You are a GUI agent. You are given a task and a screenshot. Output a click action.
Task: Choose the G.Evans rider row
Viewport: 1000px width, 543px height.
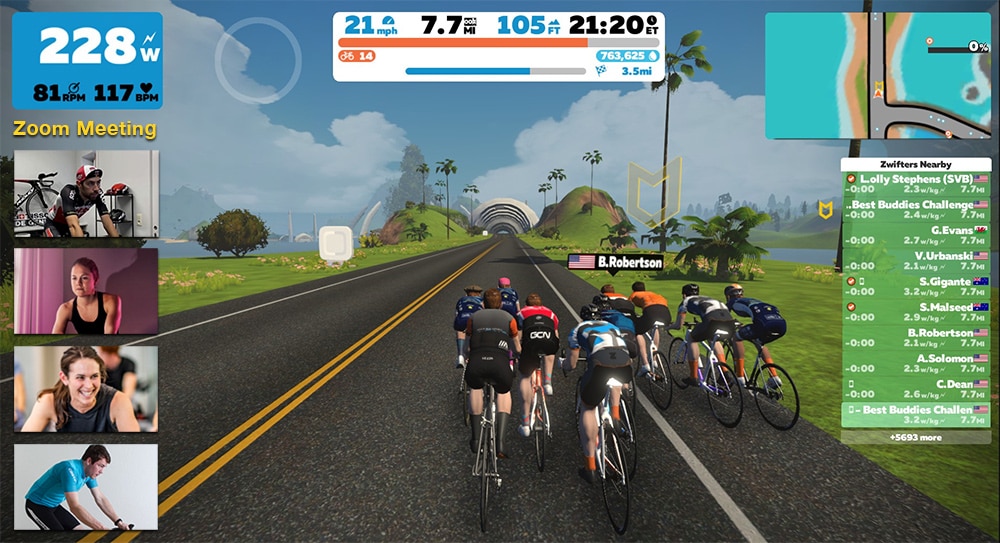click(916, 235)
